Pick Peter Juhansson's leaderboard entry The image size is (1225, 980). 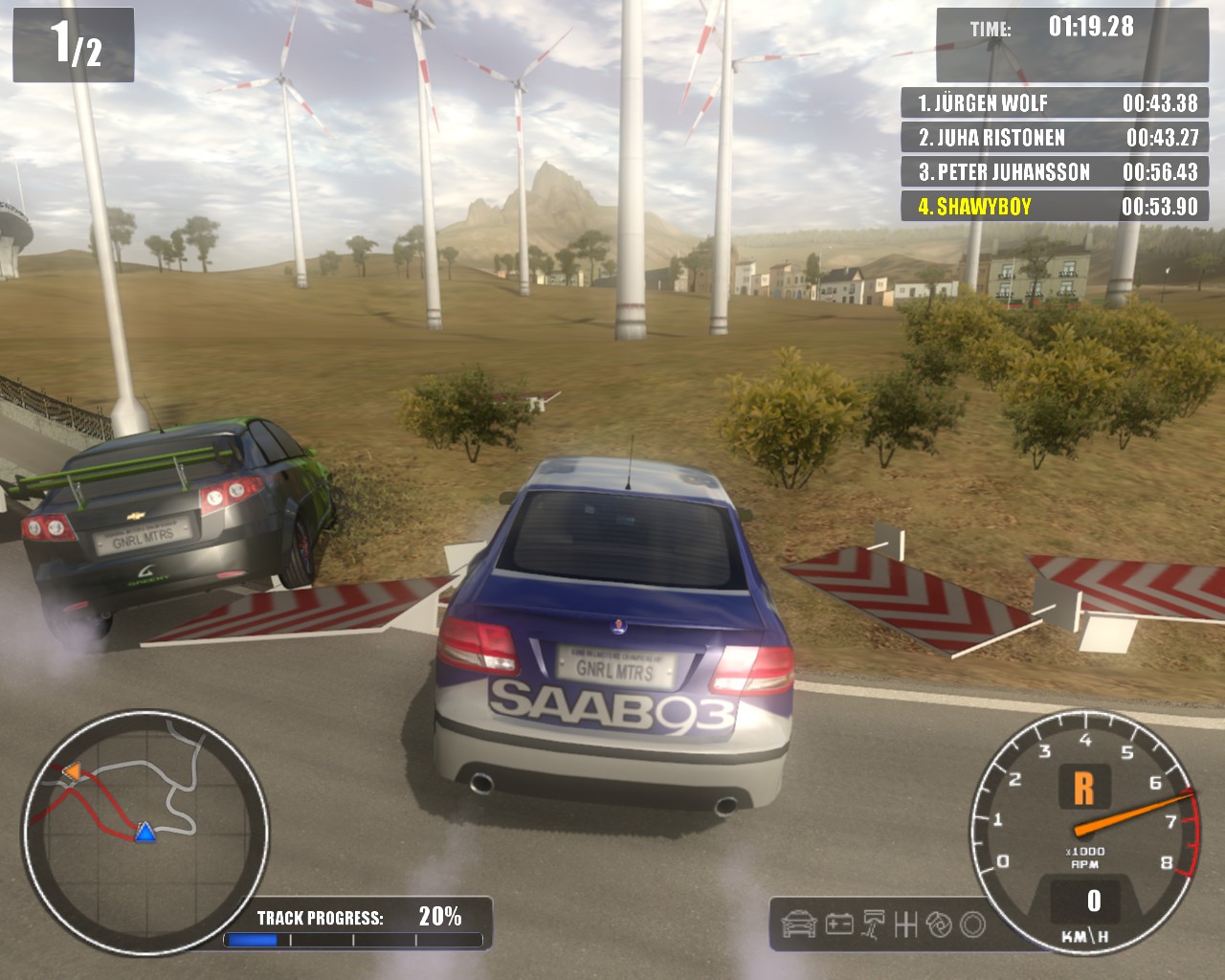pos(1055,172)
